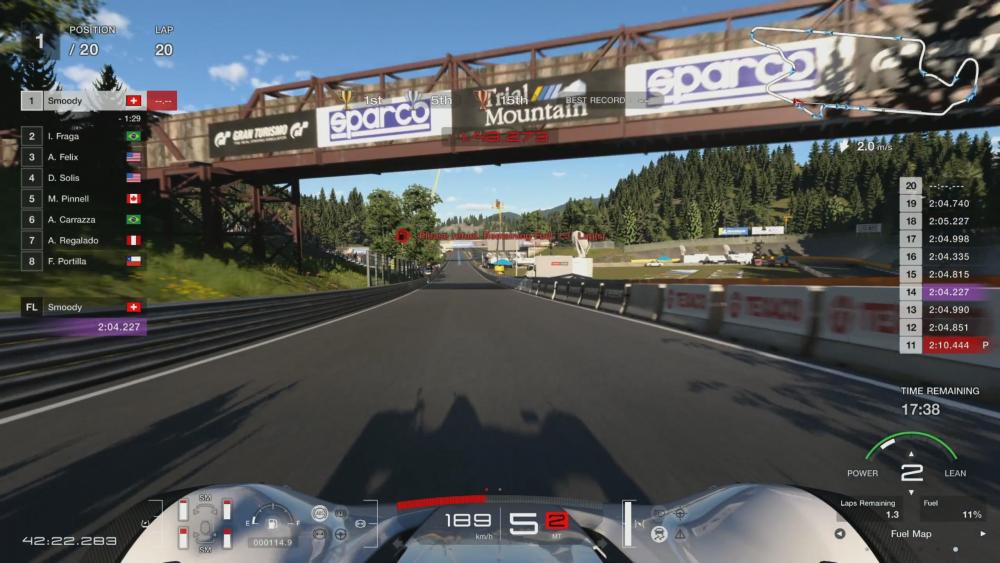Click the Smoody fastest lap row
Viewport: 1000px width, 563px height.
pyautogui.click(x=84, y=307)
